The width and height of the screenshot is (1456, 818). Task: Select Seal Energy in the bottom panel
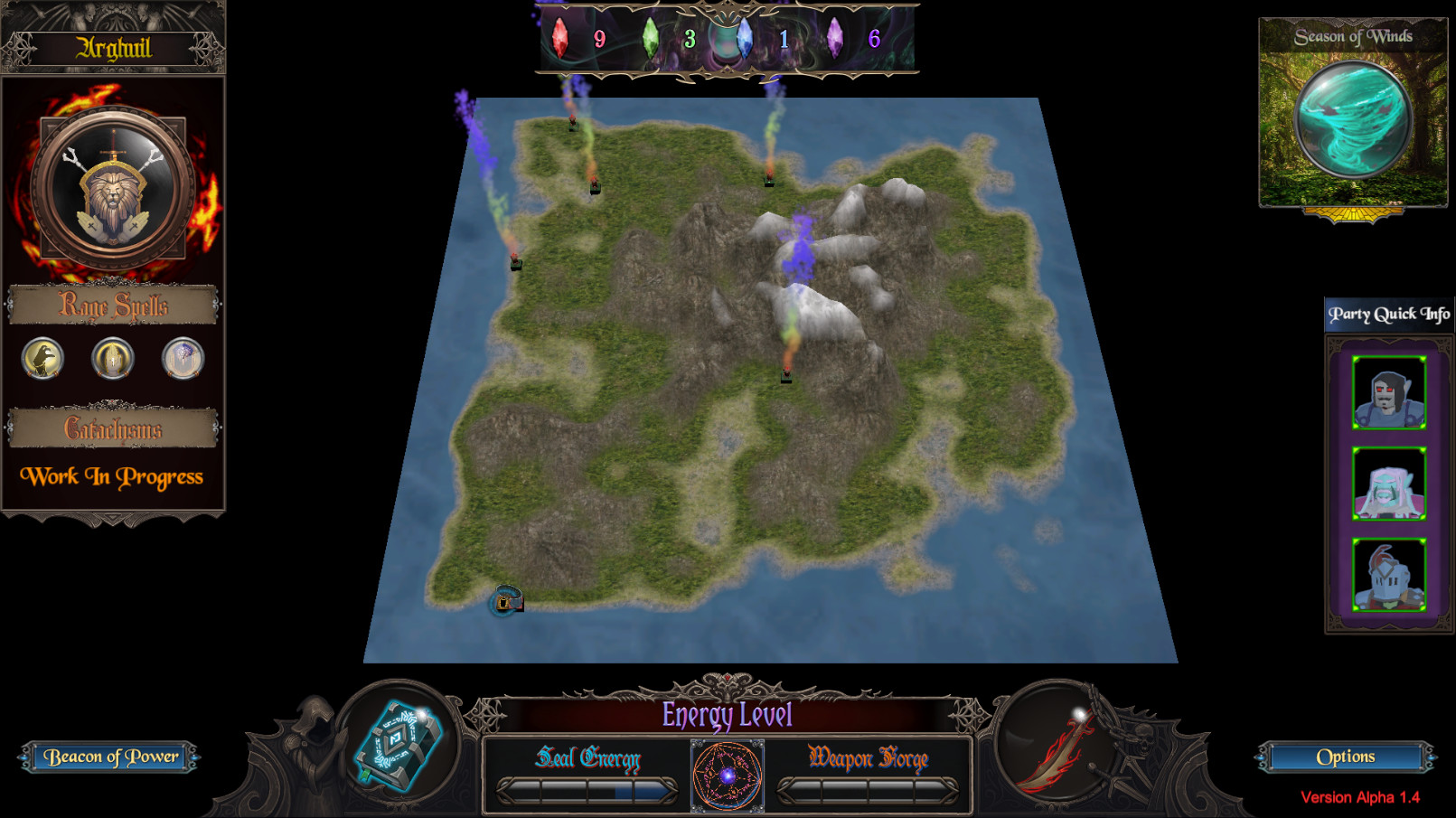pyautogui.click(x=588, y=759)
